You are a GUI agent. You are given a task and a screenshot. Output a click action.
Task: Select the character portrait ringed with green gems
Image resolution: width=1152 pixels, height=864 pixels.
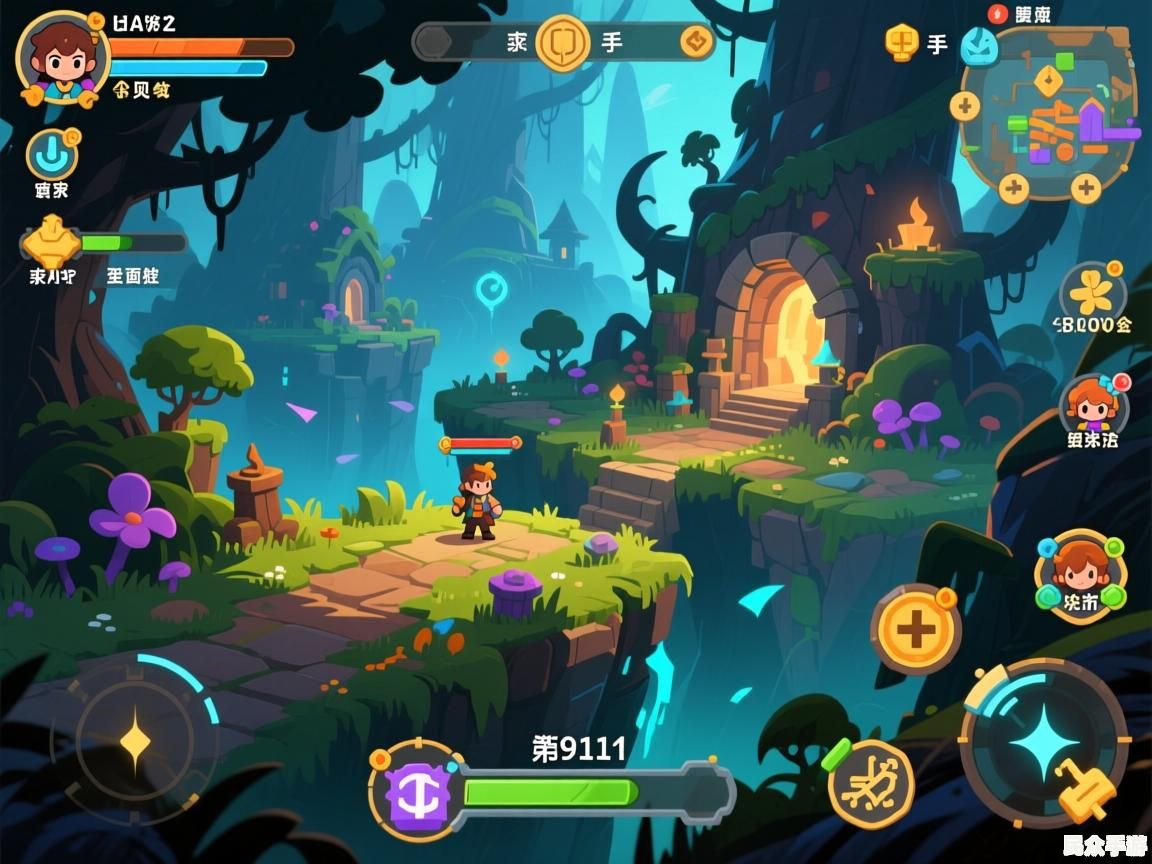(x=1079, y=573)
